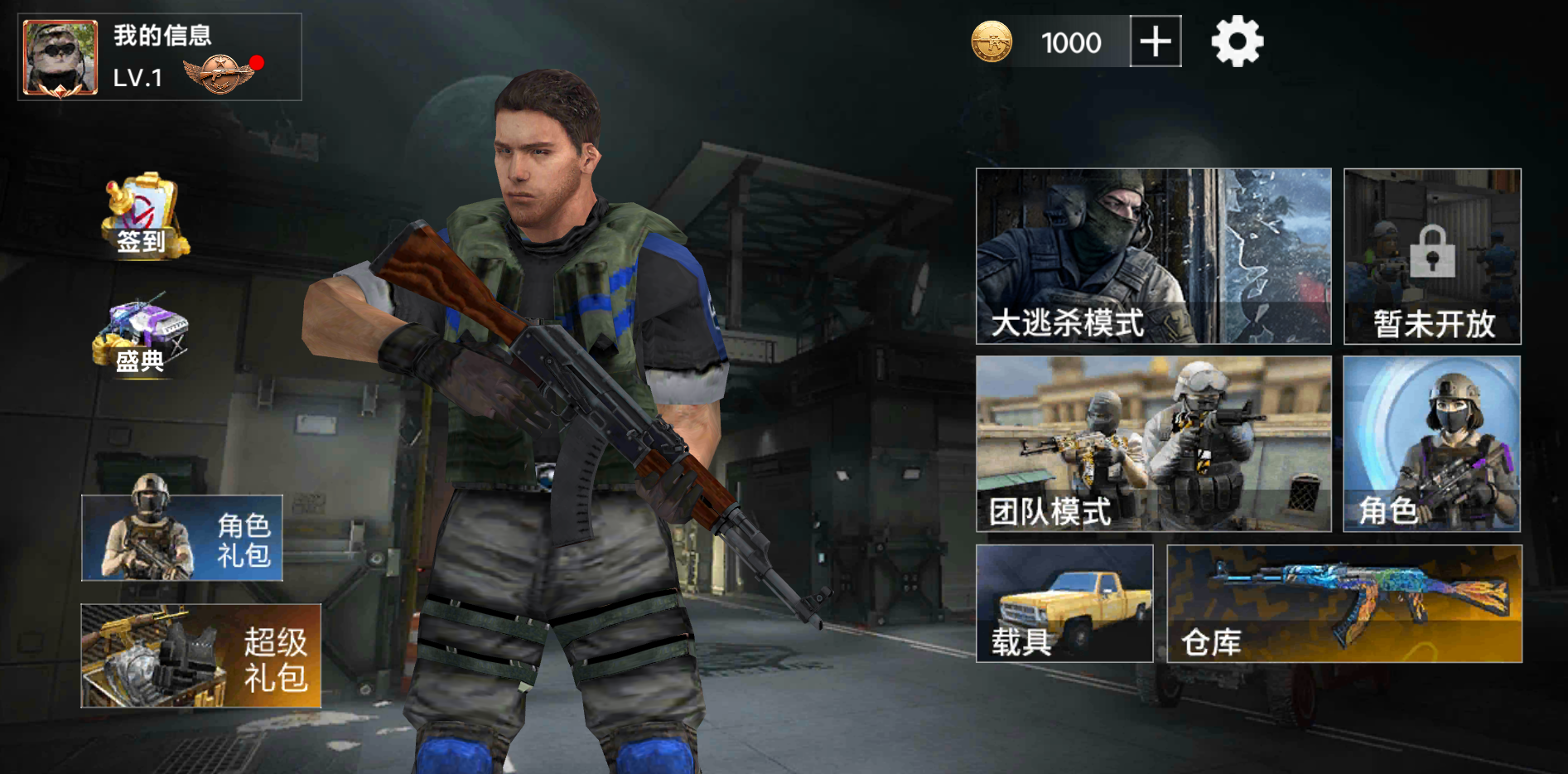Open the 超级礼包 super bundle
Viewport: 1568px width, 774px height.
click(200, 655)
